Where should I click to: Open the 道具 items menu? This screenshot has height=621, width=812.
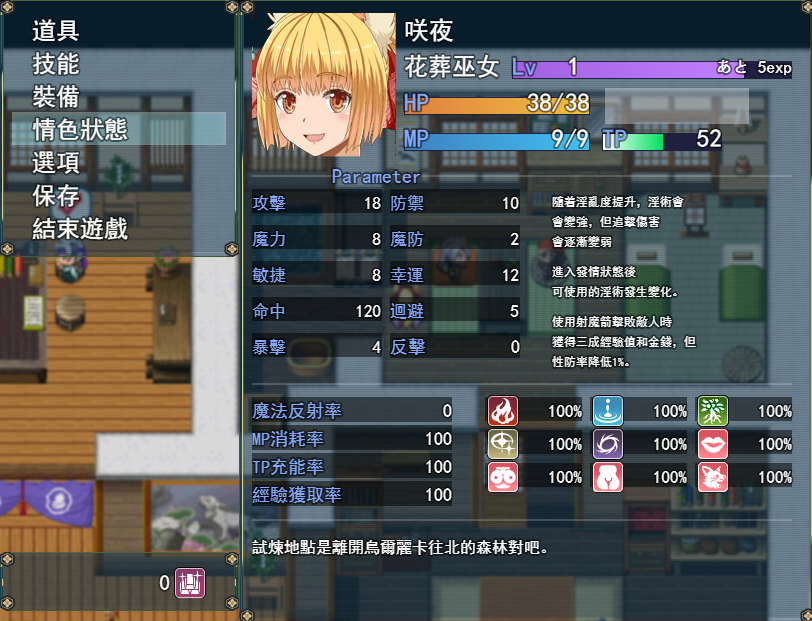(x=56, y=31)
